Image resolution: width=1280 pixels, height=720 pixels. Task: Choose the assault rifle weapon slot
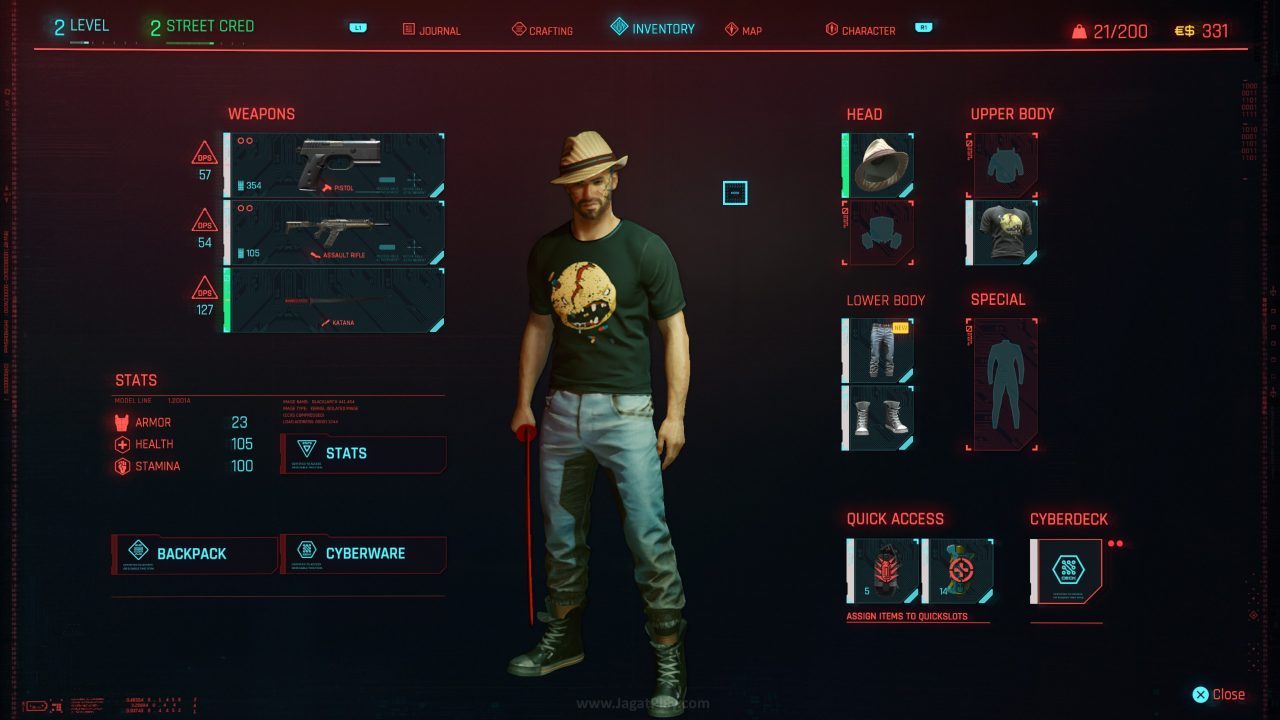(335, 232)
